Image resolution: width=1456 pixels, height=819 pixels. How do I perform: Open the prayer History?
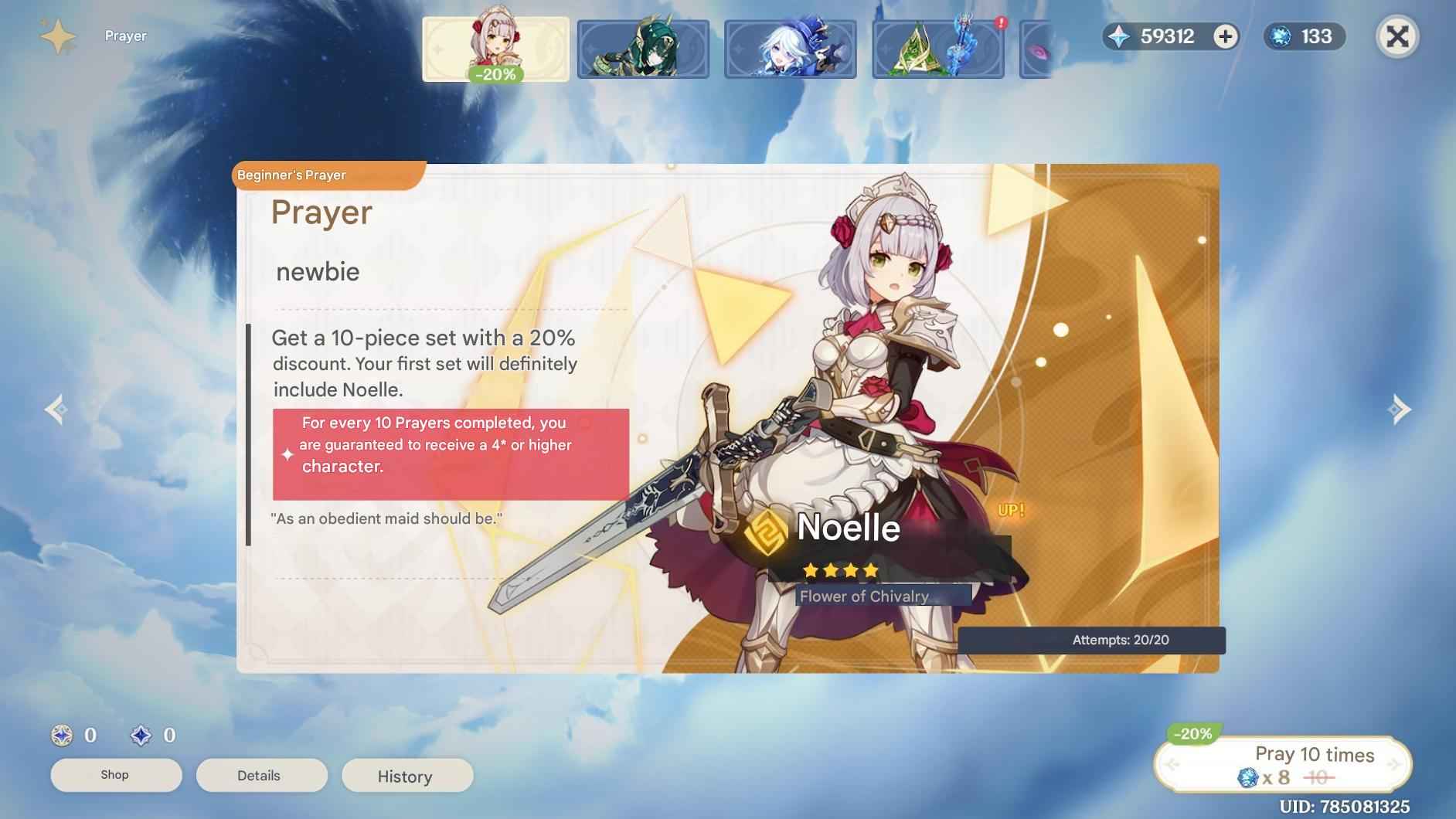point(407,777)
